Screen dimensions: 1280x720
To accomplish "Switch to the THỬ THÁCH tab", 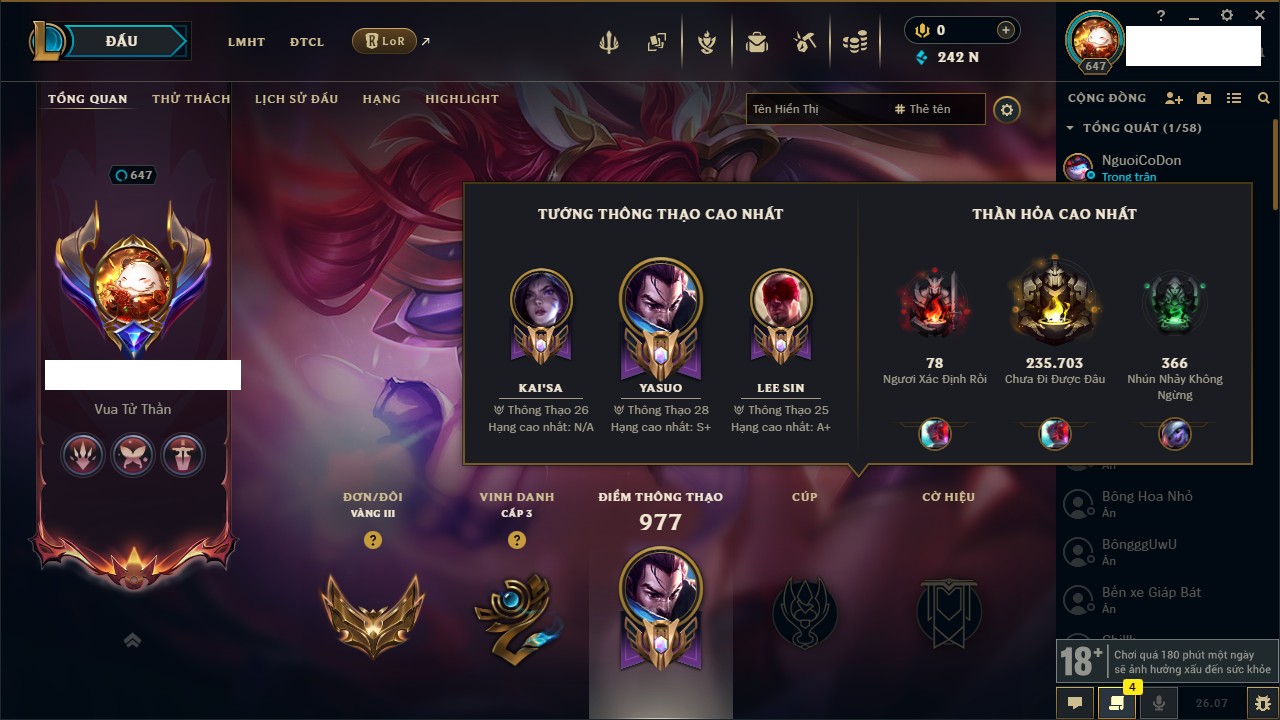I will (191, 99).
